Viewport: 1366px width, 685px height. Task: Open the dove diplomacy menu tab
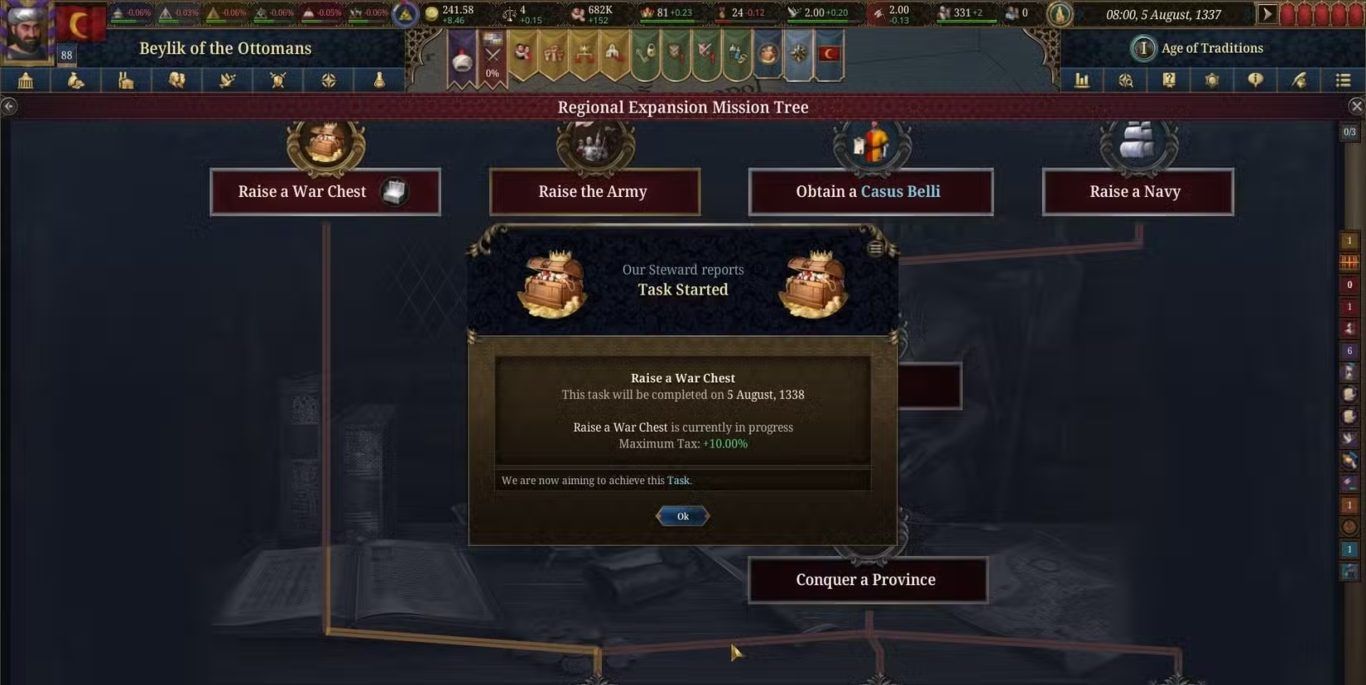click(x=227, y=81)
